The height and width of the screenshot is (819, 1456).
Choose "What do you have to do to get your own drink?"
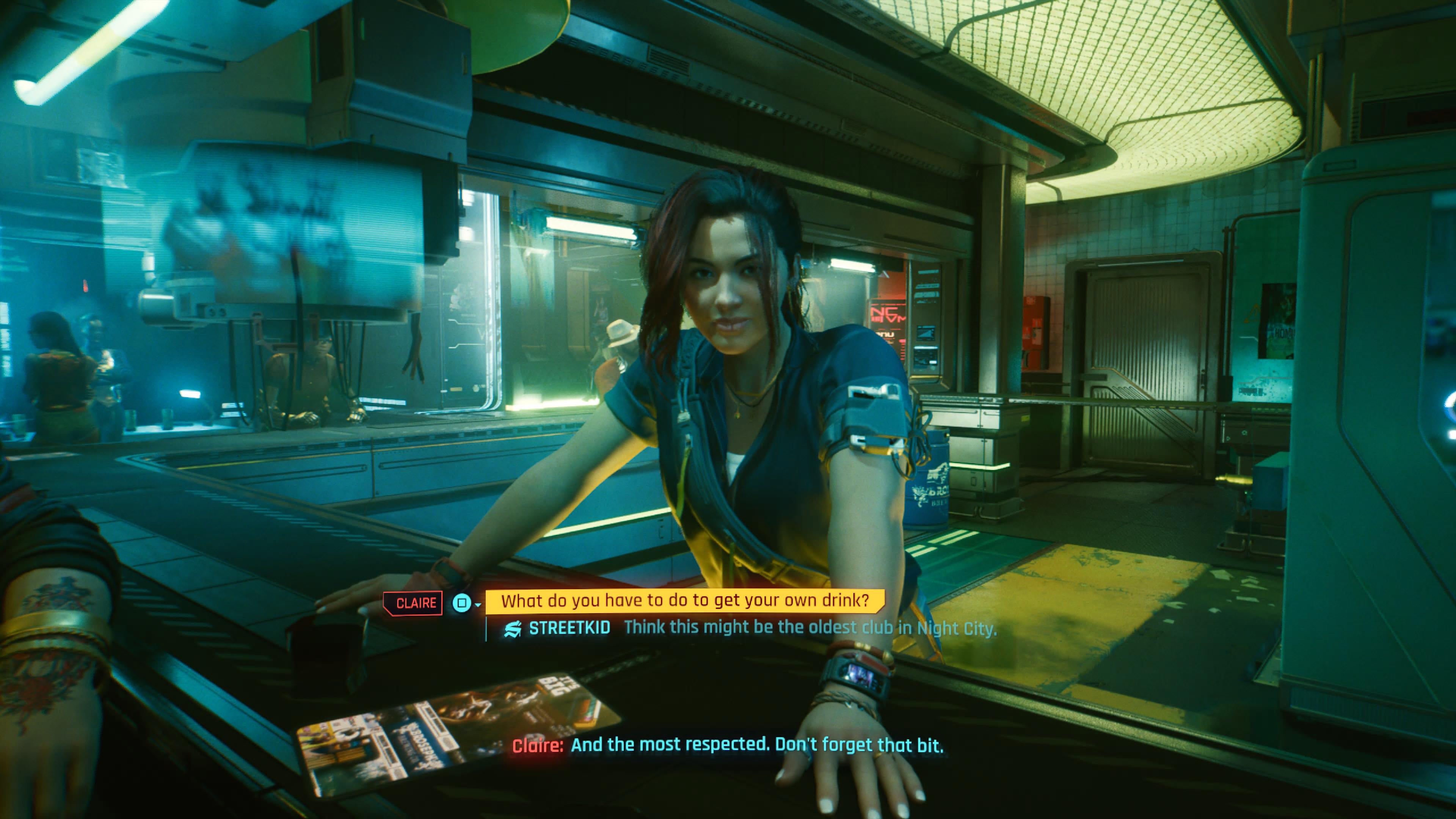click(x=684, y=601)
